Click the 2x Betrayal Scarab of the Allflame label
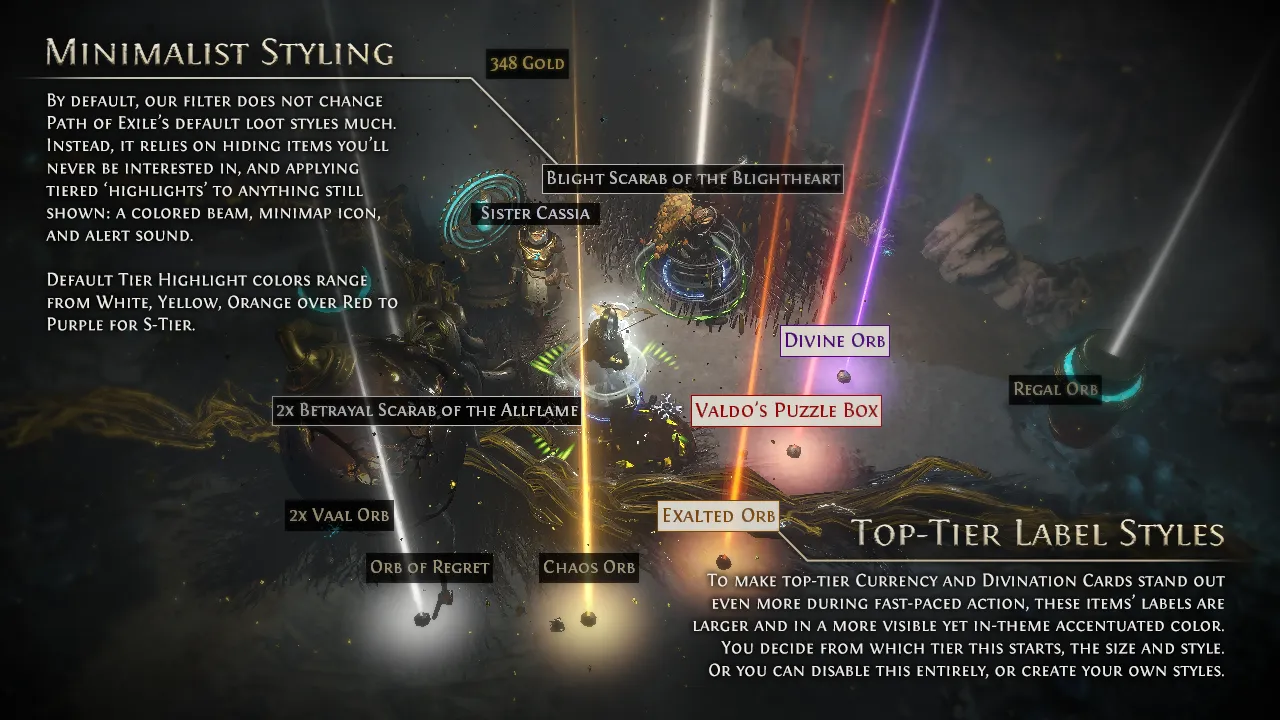The height and width of the screenshot is (720, 1280). pyautogui.click(x=427, y=410)
